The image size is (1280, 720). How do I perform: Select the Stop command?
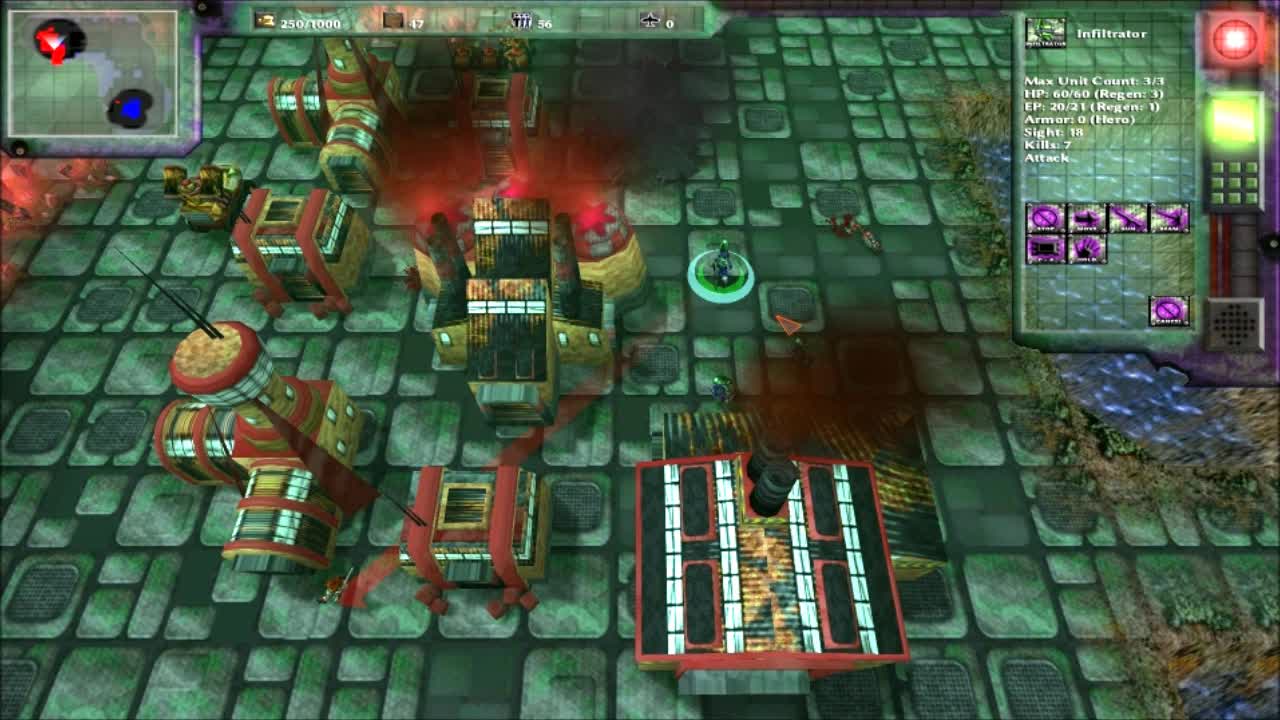pyautogui.click(x=1045, y=218)
